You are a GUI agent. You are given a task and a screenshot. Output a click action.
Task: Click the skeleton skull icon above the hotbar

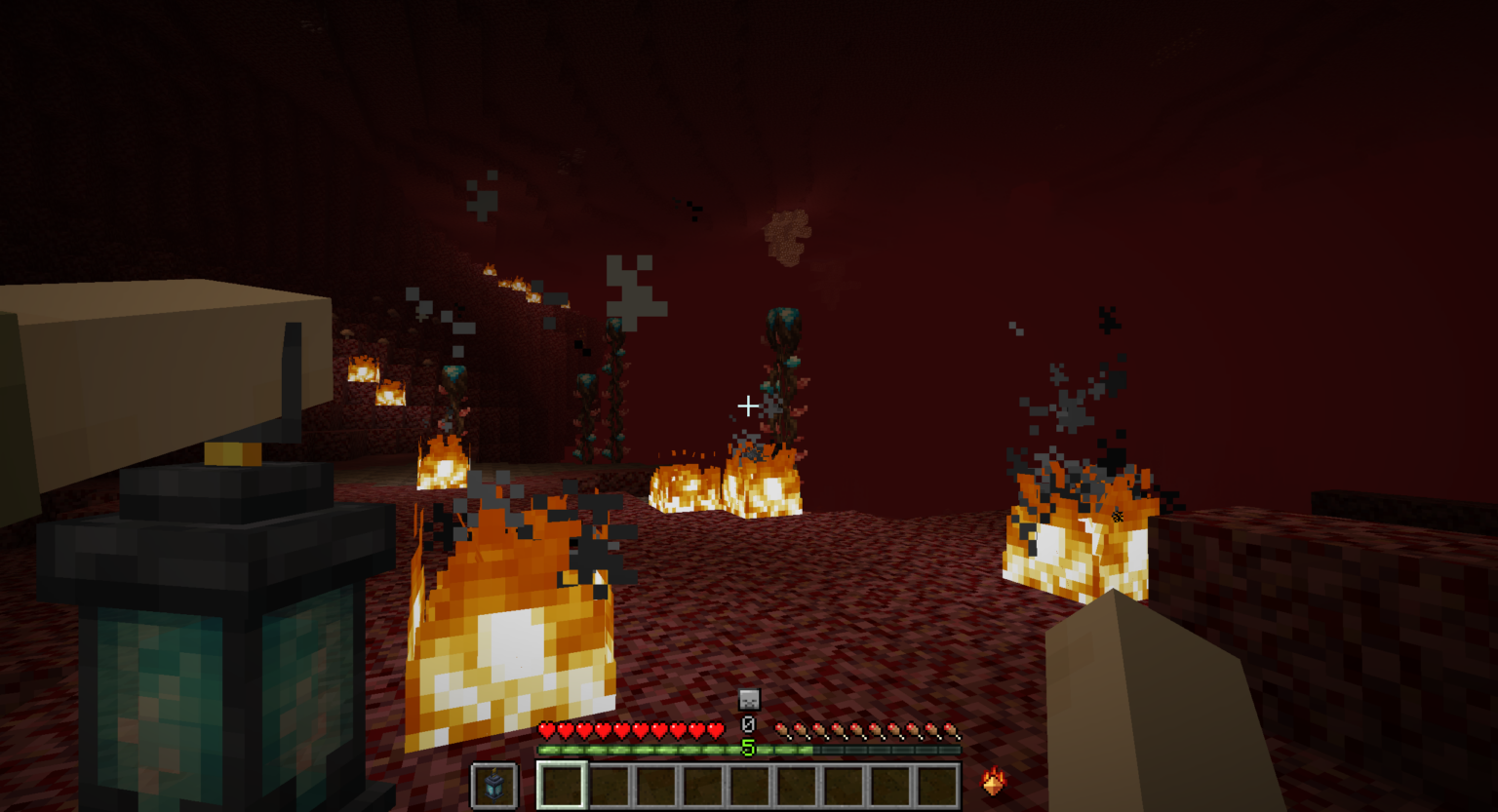click(747, 700)
